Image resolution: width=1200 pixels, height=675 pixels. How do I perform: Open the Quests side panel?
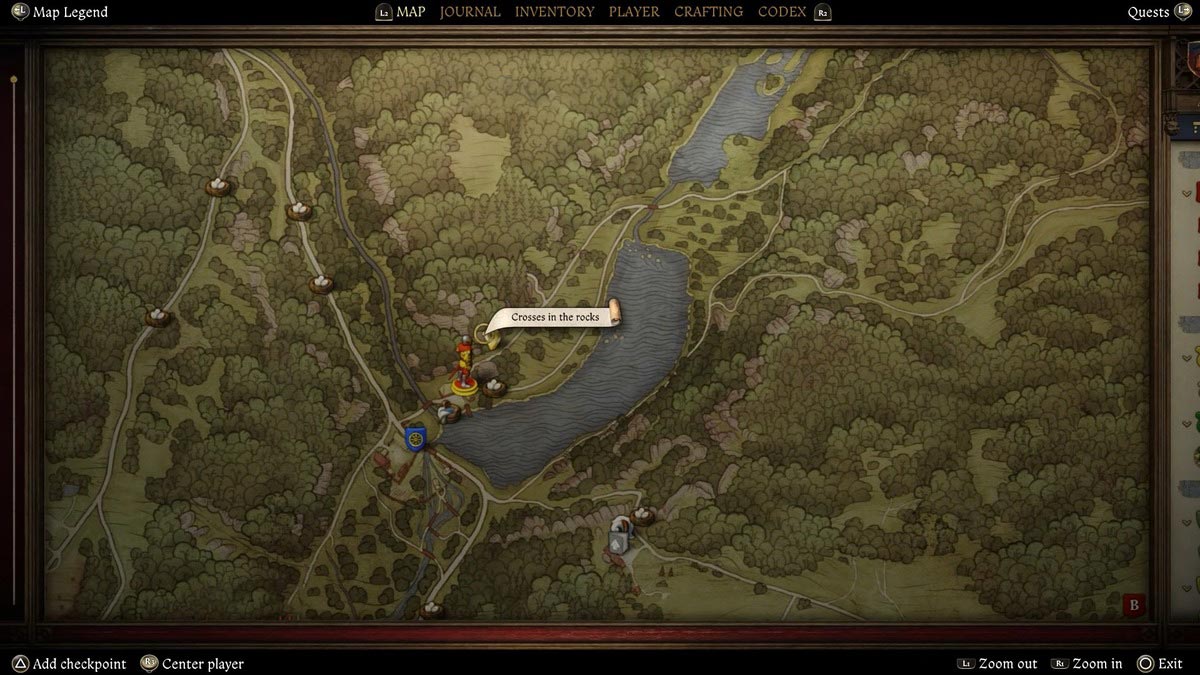click(1148, 12)
